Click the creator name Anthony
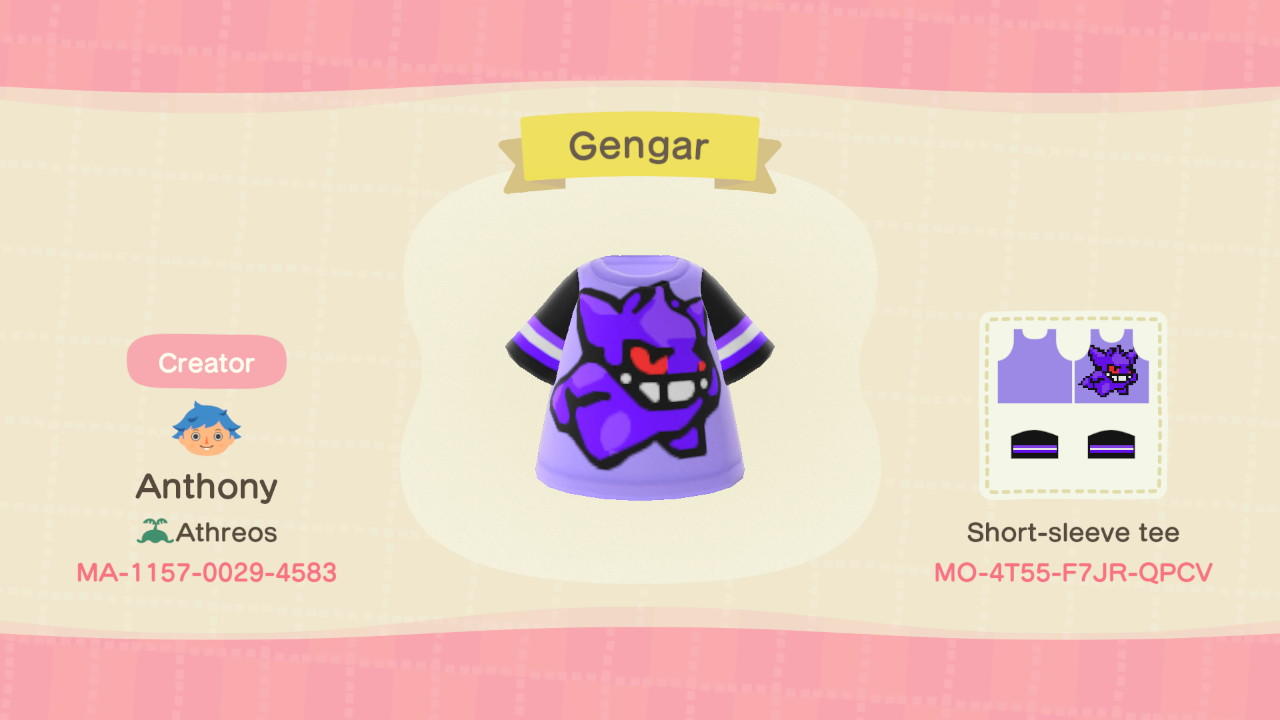Screen dimensions: 1280x720 [206, 486]
